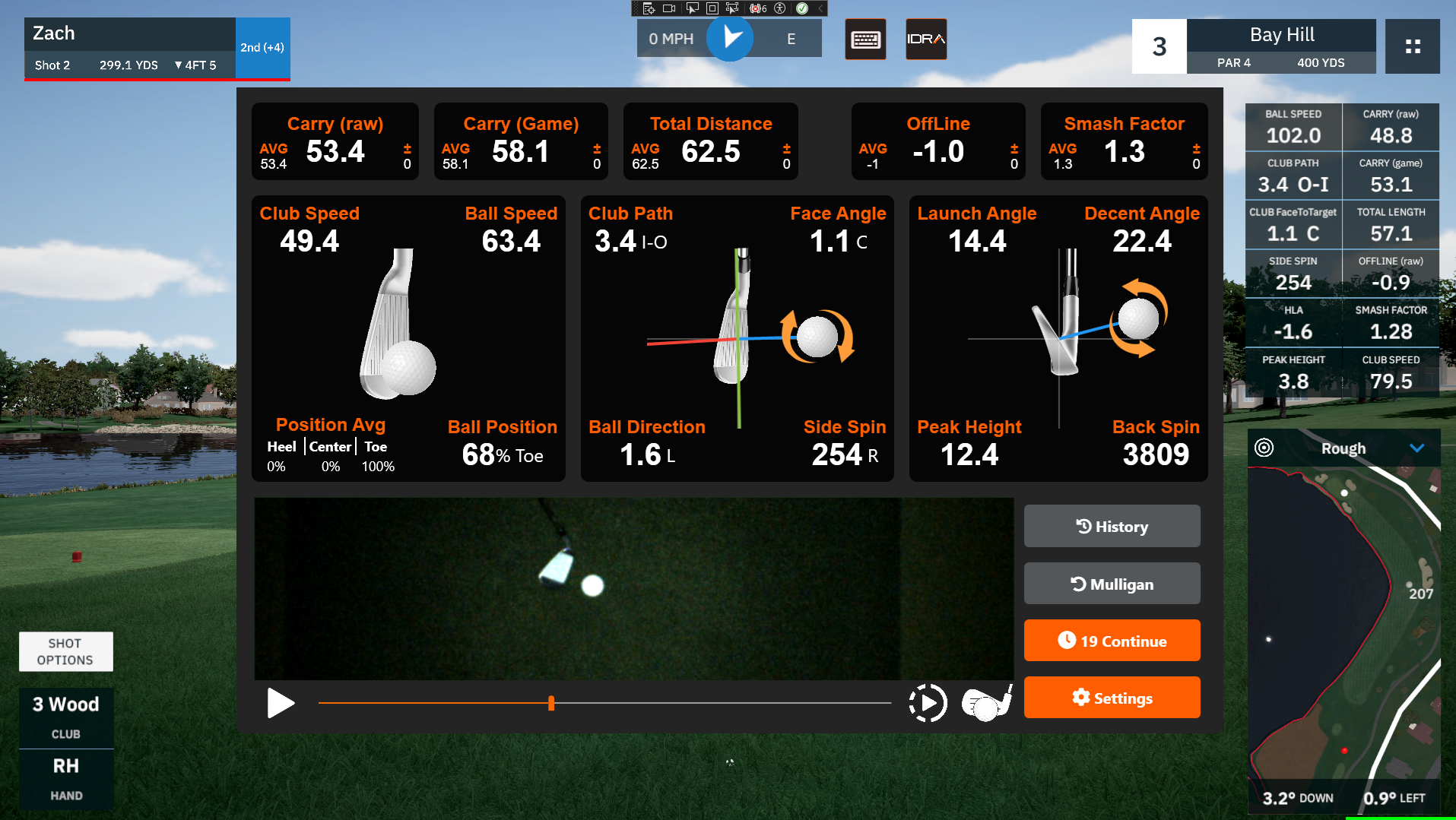Click the IDRA logo button

pyautogui.click(x=926, y=39)
